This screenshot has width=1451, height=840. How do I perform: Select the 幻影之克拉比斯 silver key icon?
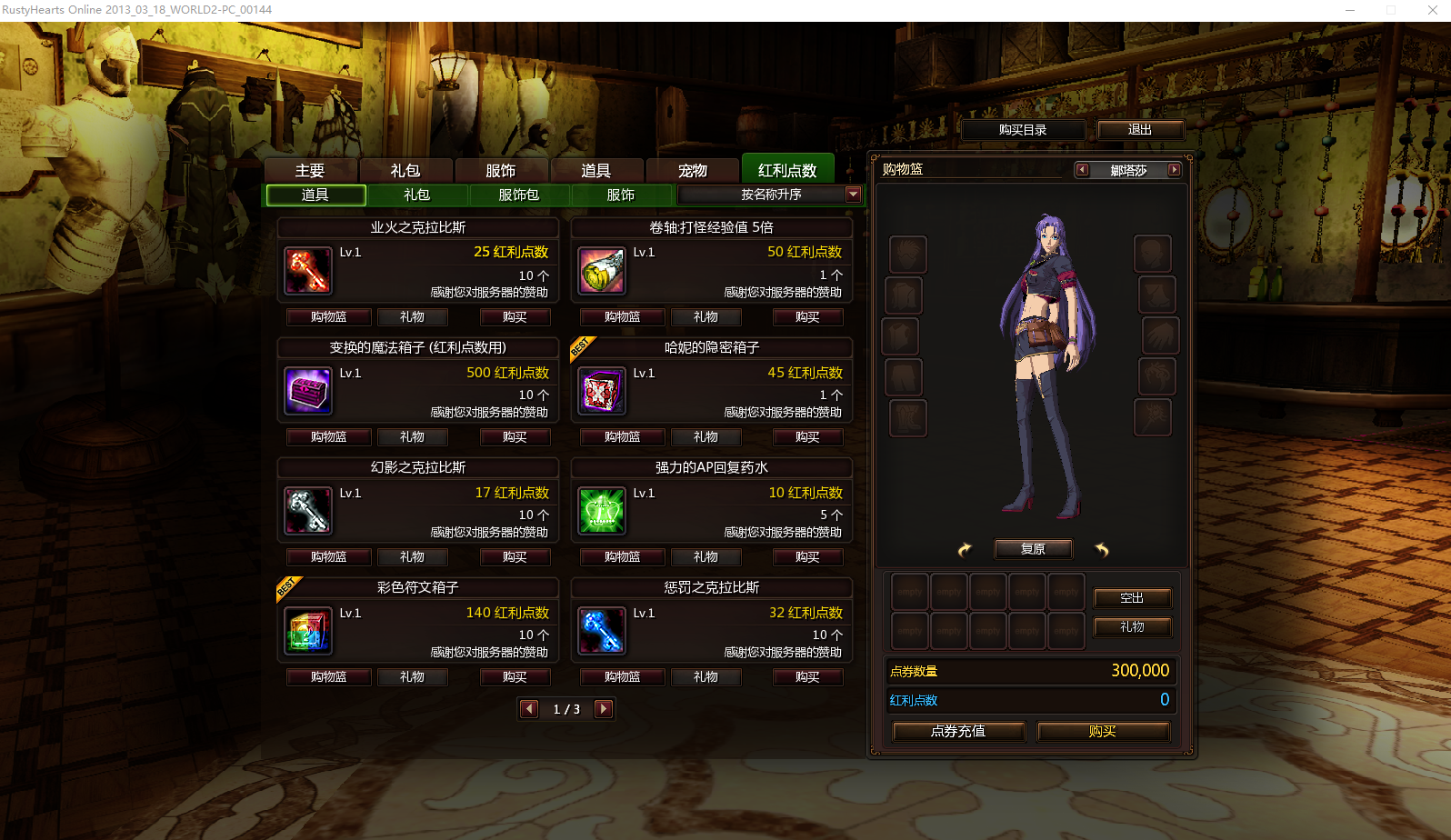point(307,512)
